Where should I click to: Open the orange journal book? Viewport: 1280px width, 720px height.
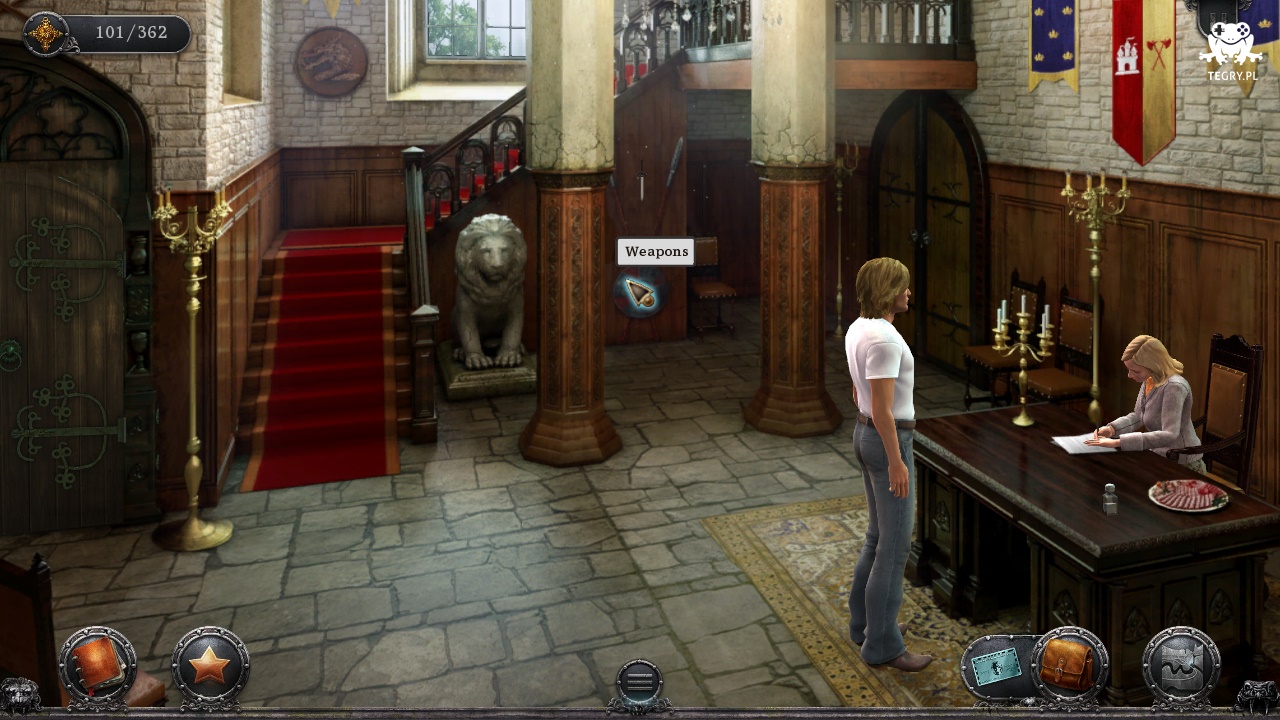point(98,664)
